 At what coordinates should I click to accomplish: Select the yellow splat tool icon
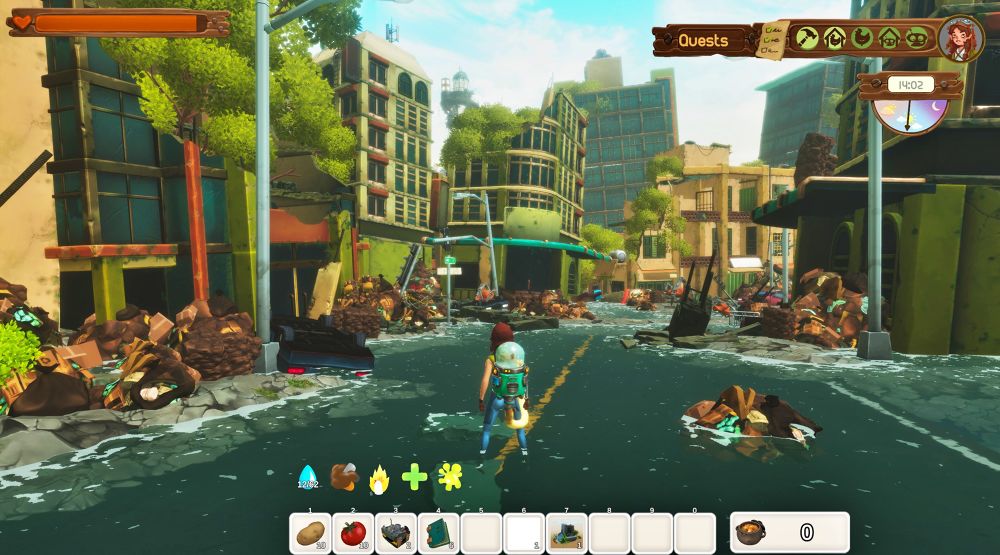450,477
